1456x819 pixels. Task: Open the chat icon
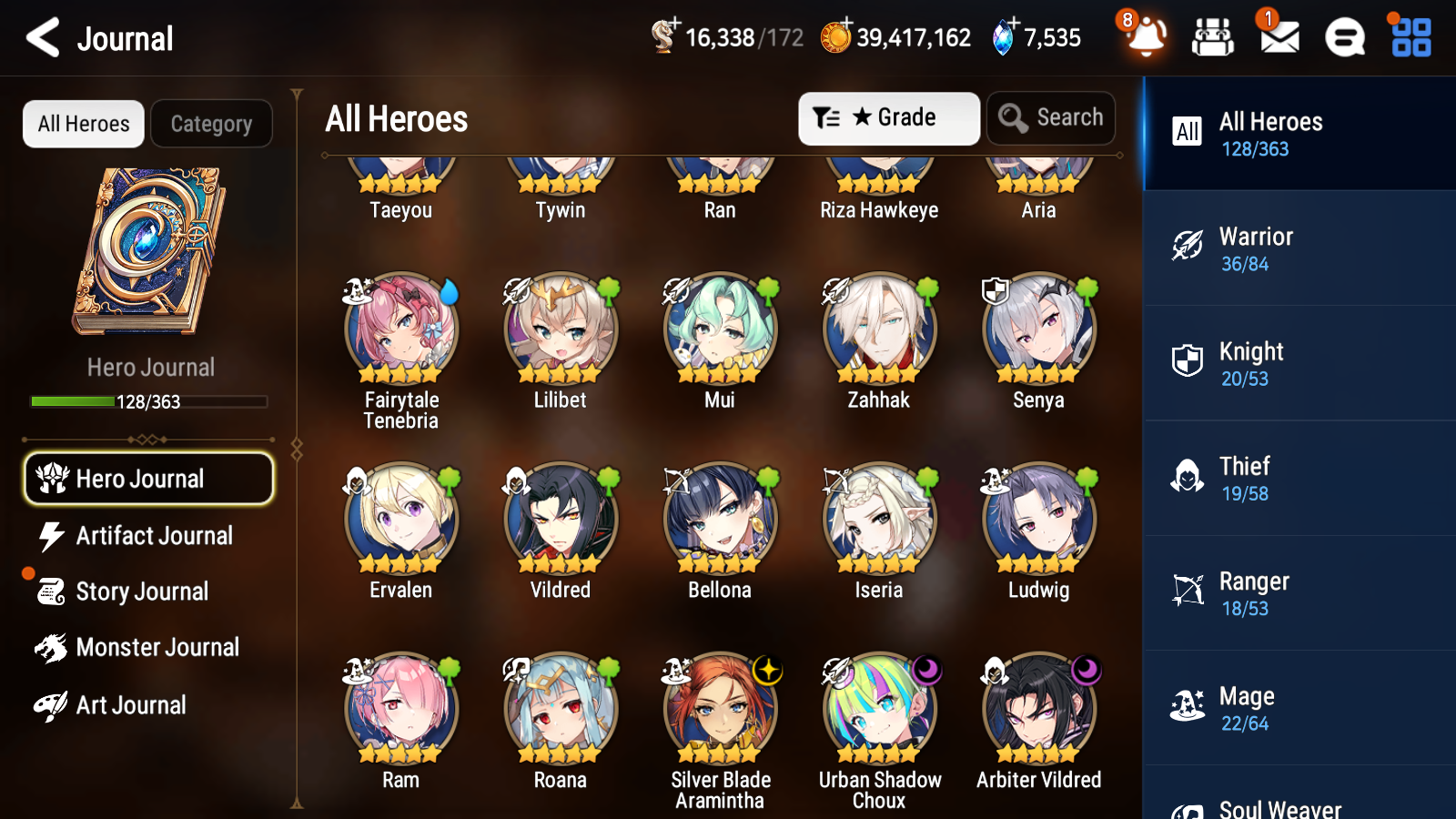pyautogui.click(x=1343, y=38)
